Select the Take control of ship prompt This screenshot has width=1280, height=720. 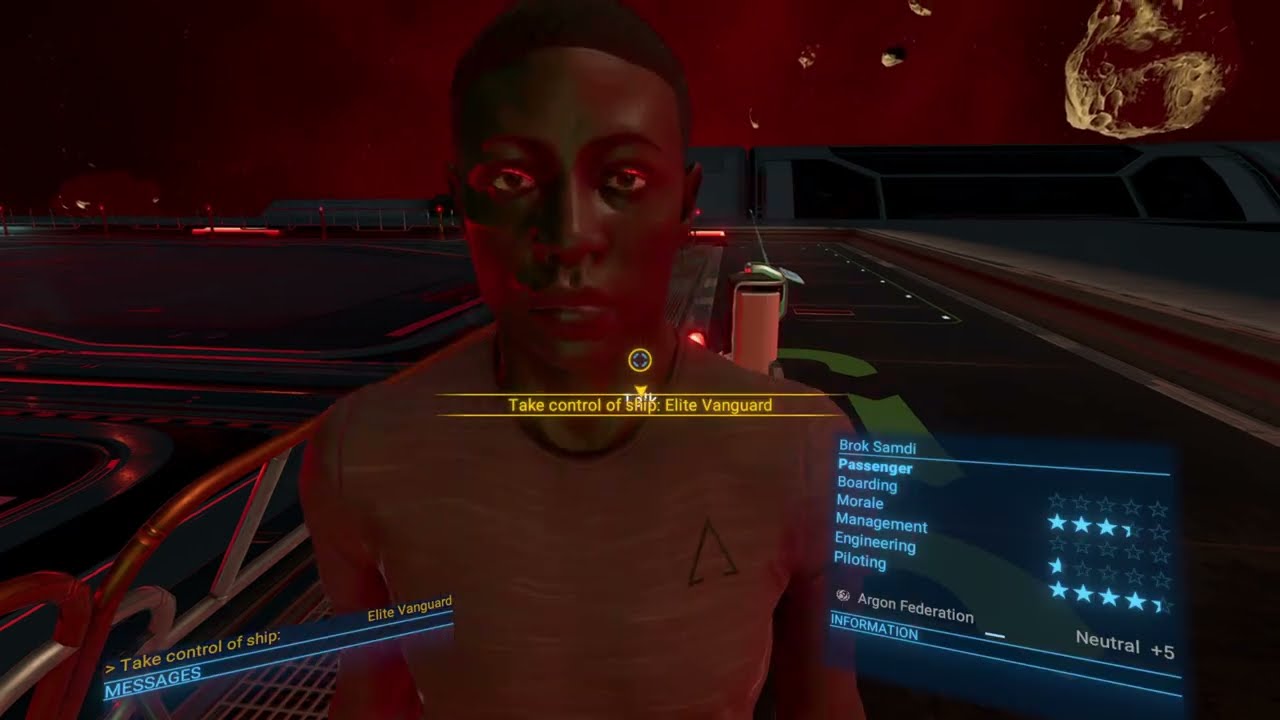click(x=640, y=405)
